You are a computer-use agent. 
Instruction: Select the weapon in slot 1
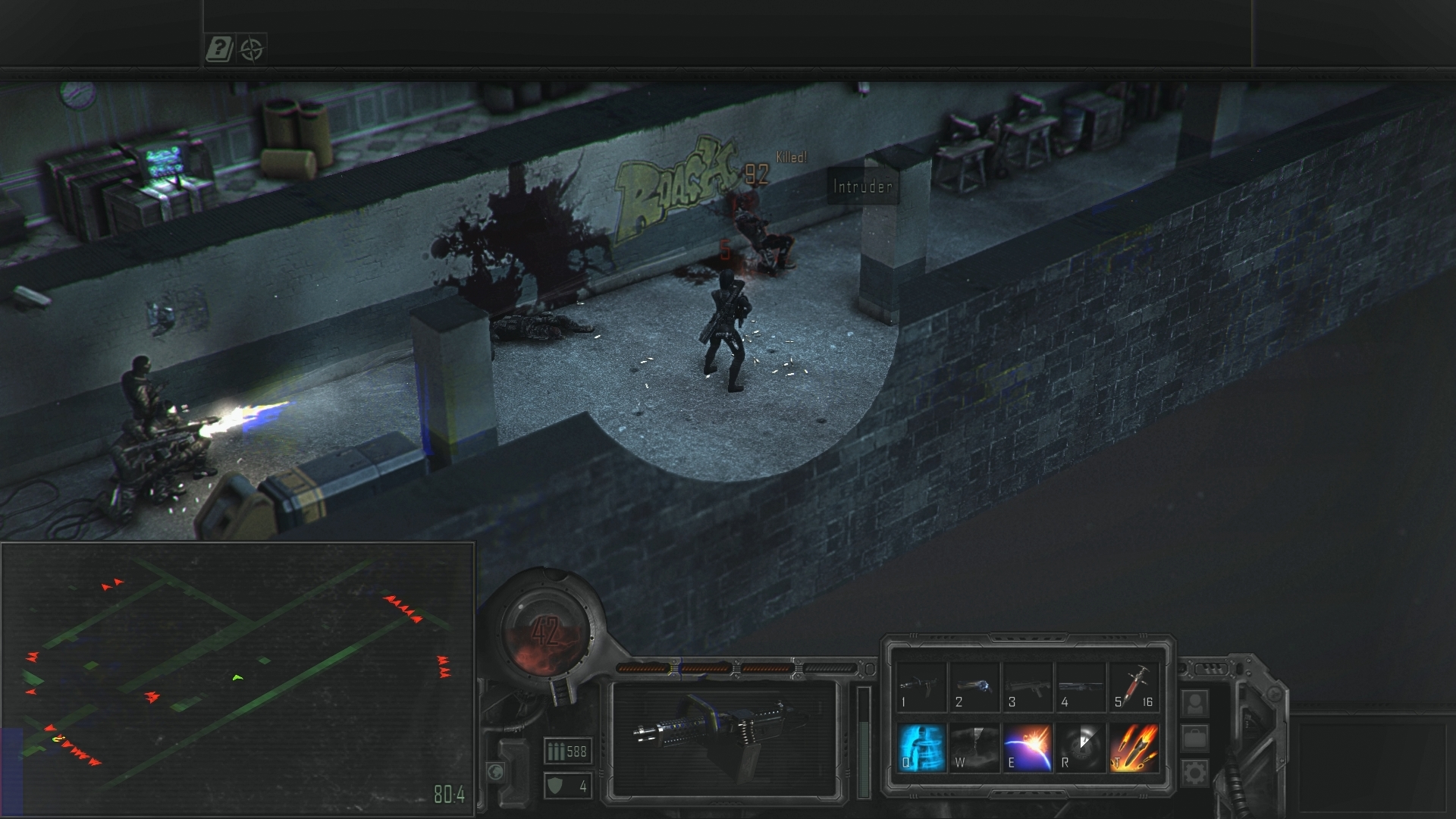[921, 686]
